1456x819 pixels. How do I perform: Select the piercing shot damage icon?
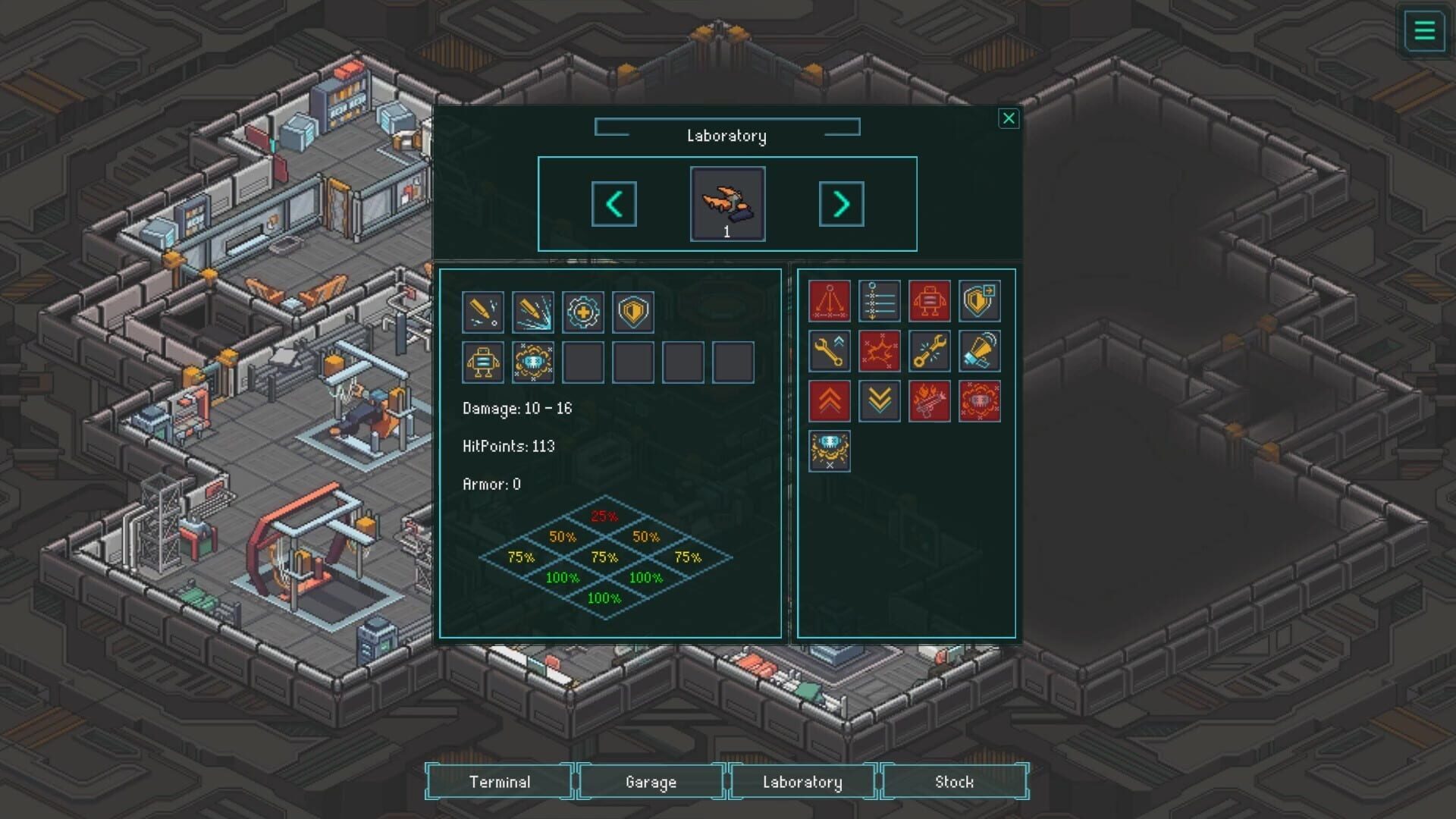483,312
